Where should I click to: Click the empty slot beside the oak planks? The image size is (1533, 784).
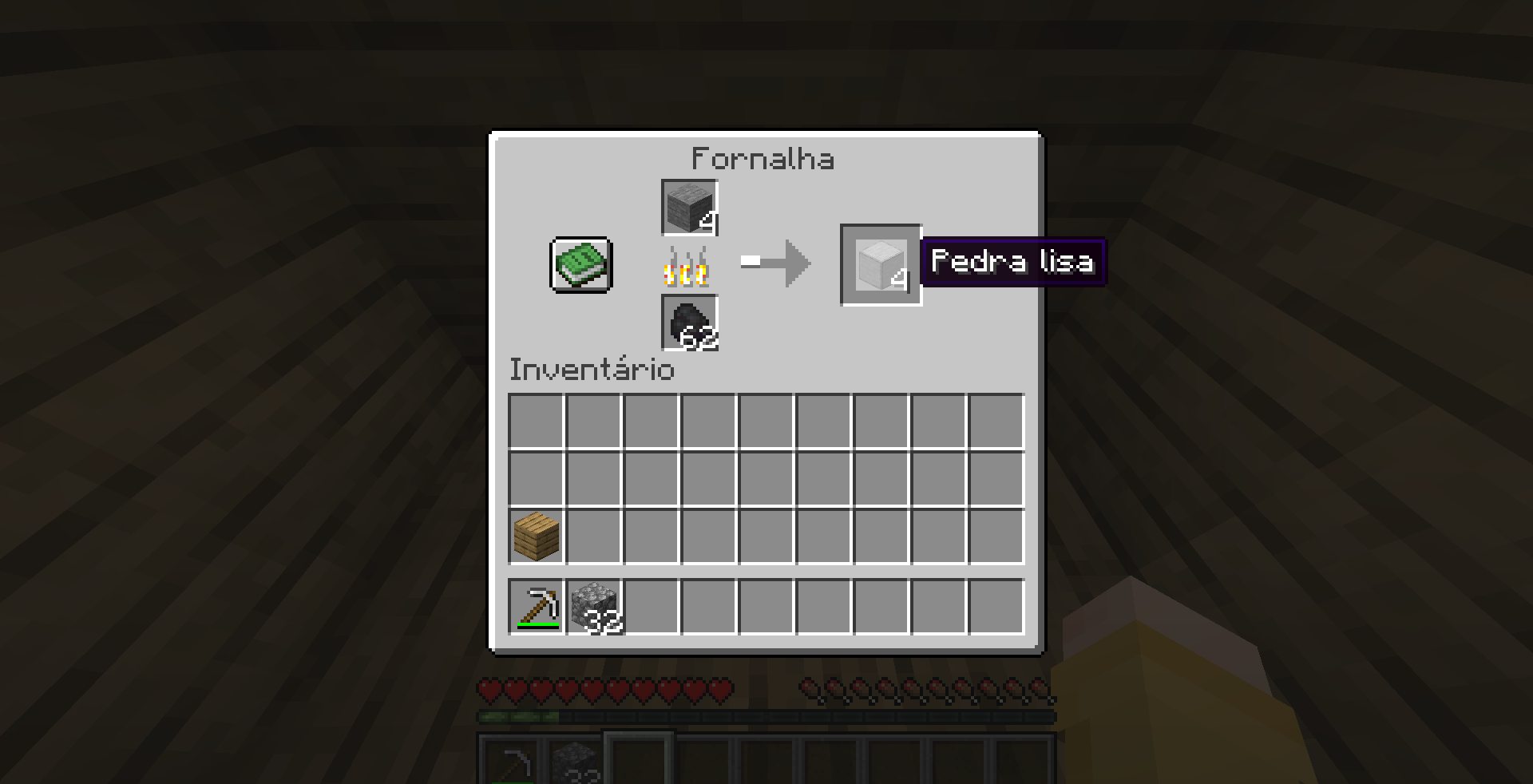(x=595, y=535)
